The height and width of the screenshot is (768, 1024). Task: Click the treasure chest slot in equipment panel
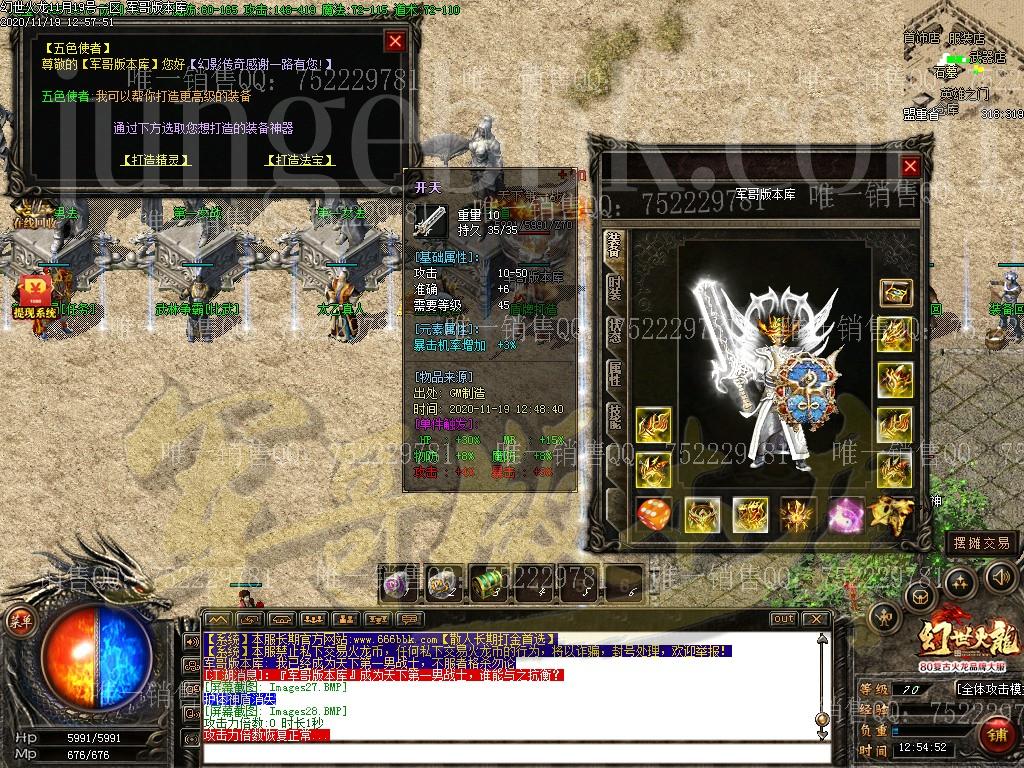895,293
